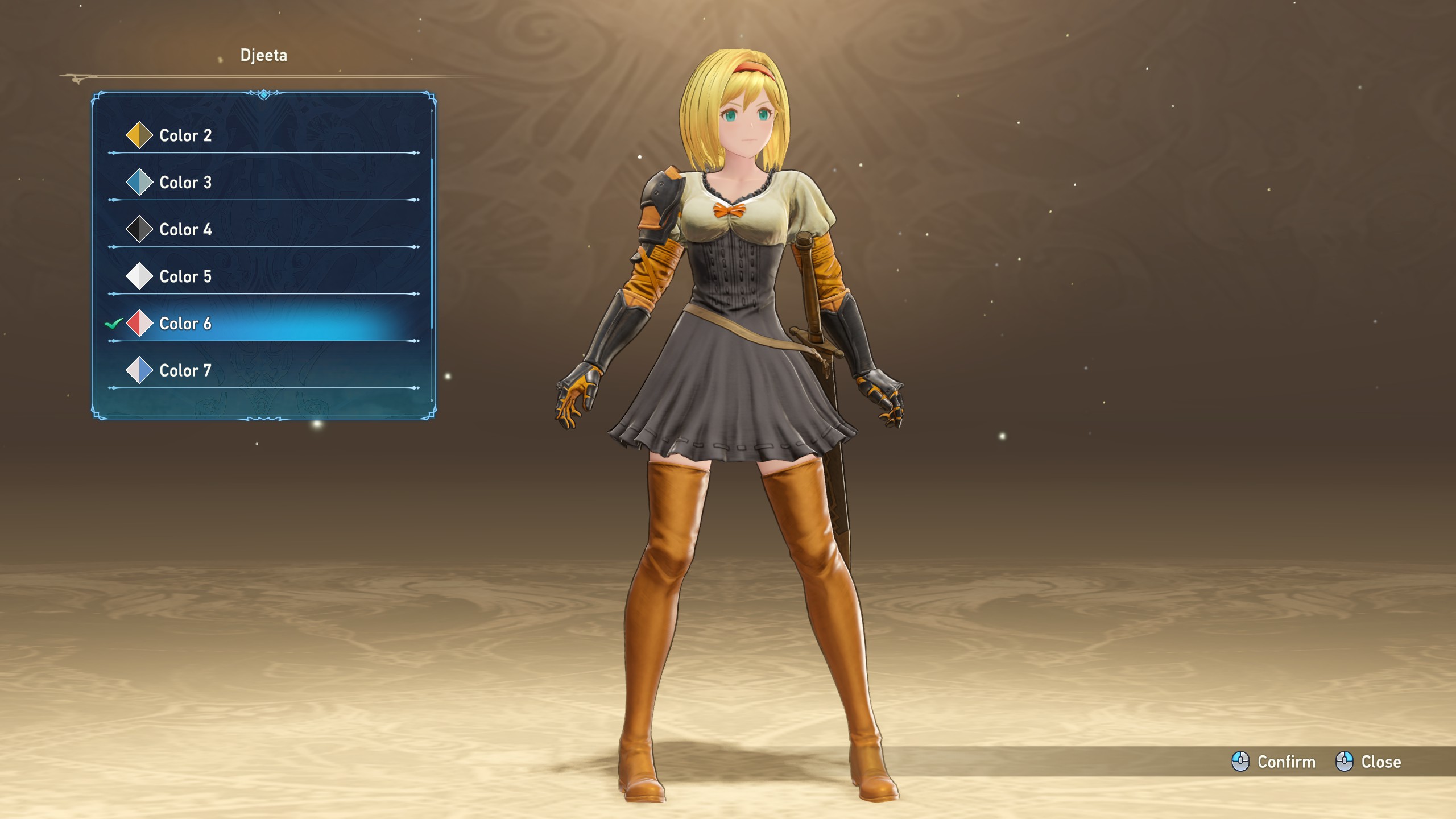
Task: Pick the Color 4 outfit scheme
Action: (185, 230)
